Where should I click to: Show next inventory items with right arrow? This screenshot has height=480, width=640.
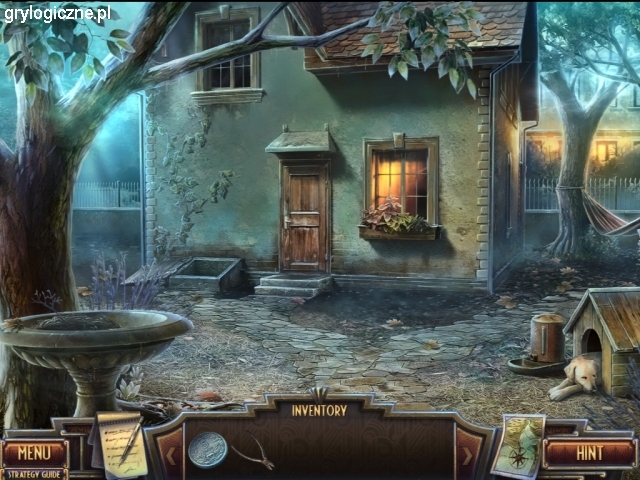[467, 457]
